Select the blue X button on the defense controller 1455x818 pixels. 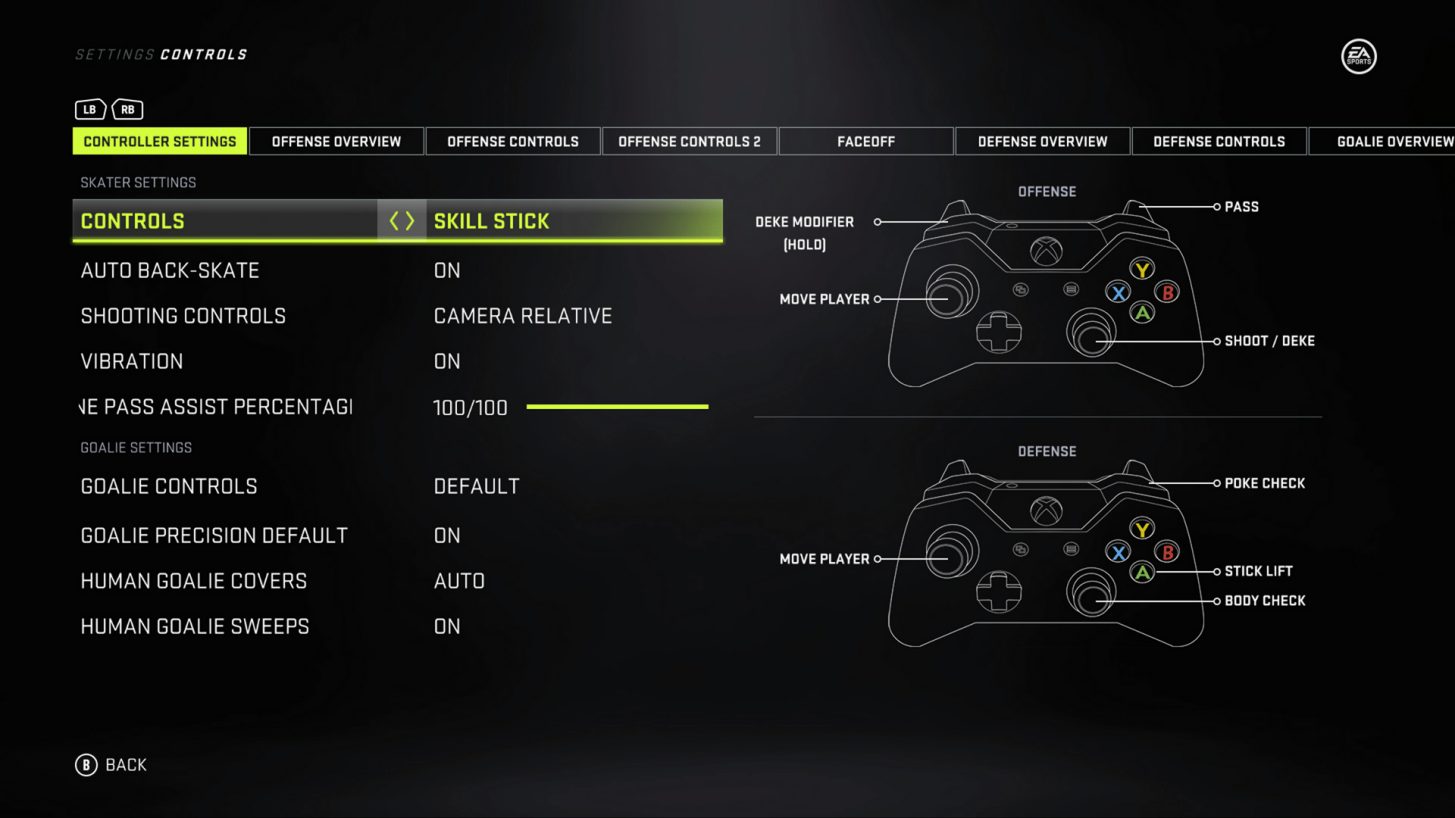pos(1117,551)
